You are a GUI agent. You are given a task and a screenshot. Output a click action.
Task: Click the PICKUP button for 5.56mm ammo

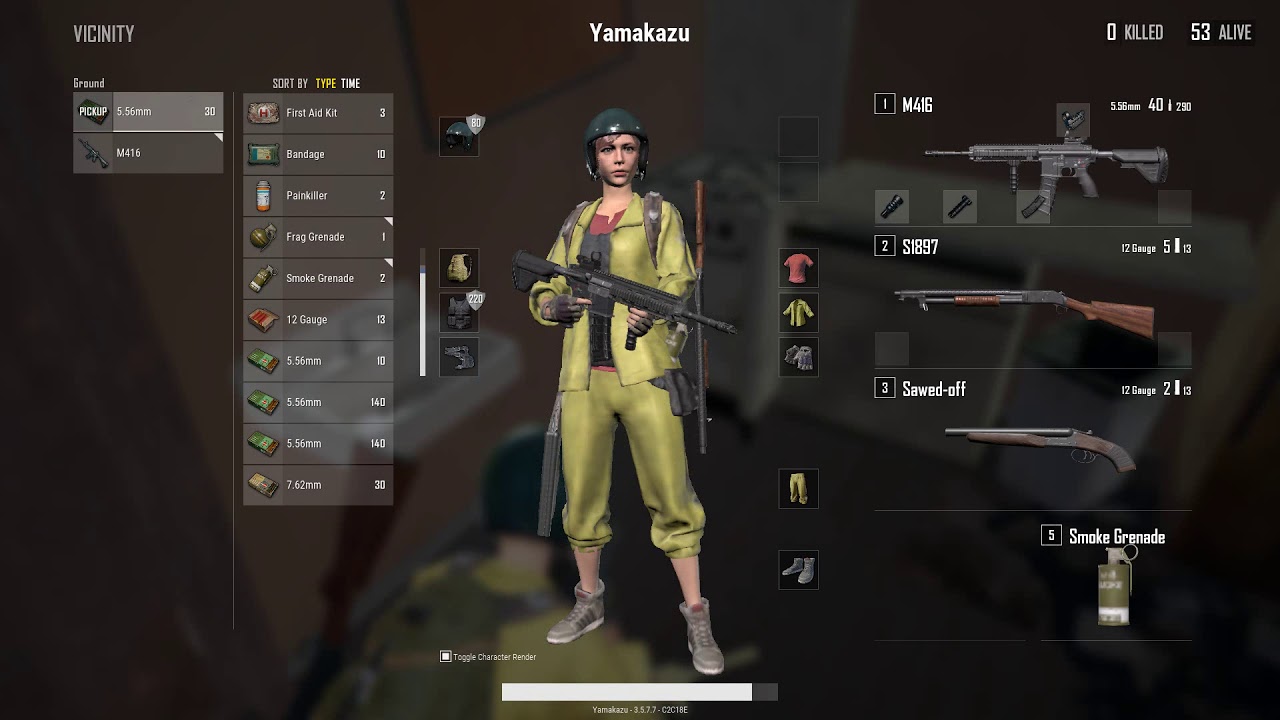[x=92, y=111]
